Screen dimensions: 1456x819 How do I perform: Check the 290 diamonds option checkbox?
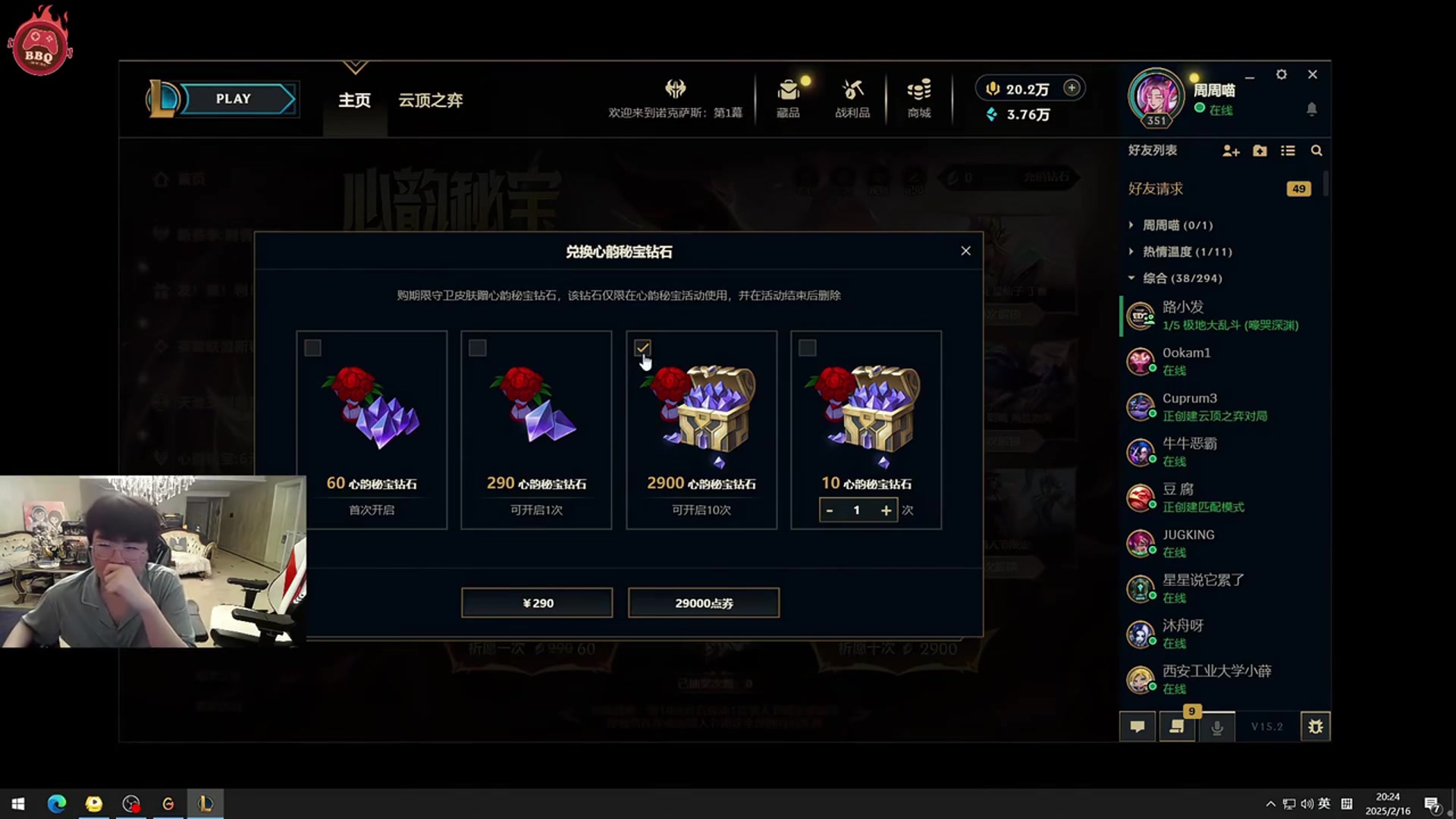coord(478,348)
